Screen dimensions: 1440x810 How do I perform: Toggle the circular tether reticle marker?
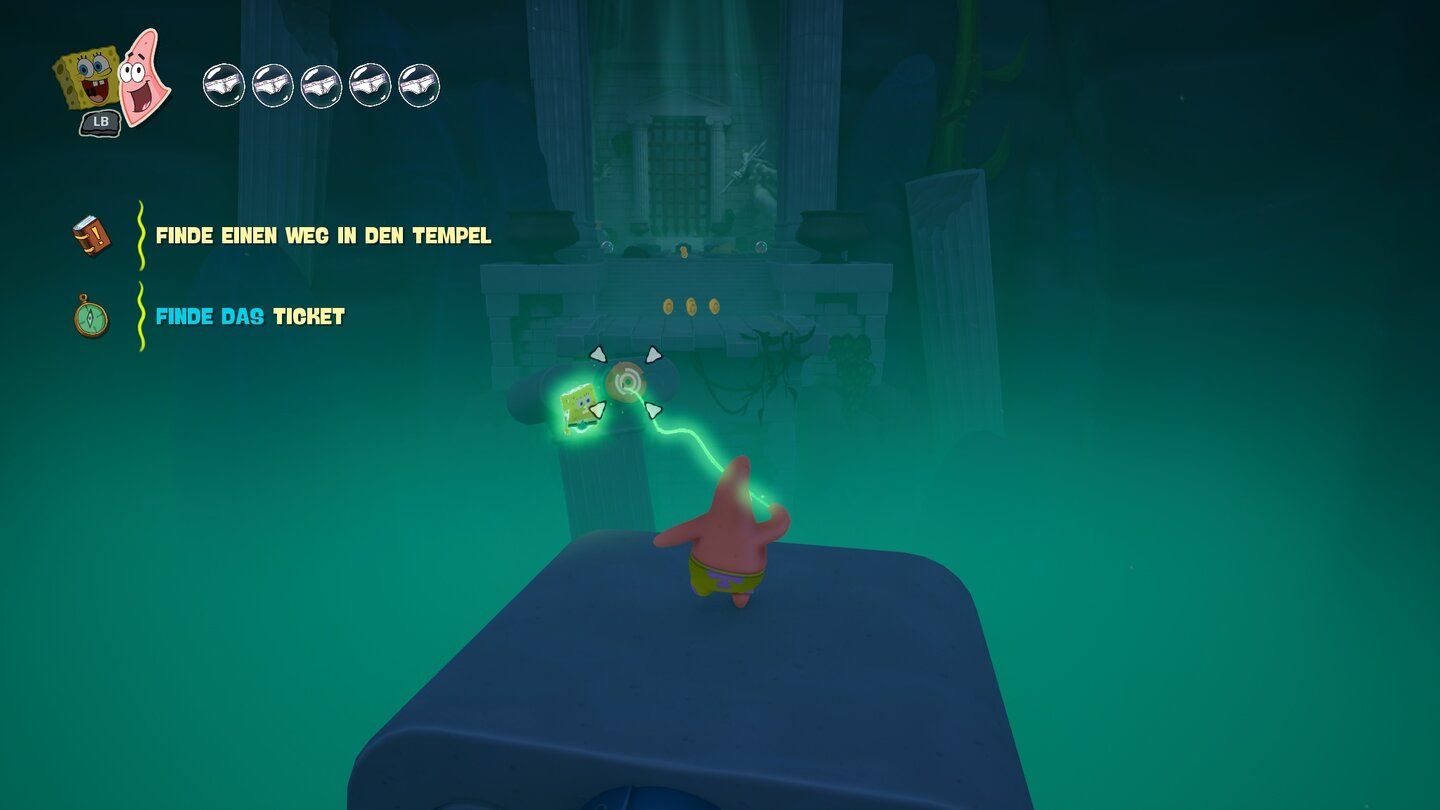pos(628,380)
